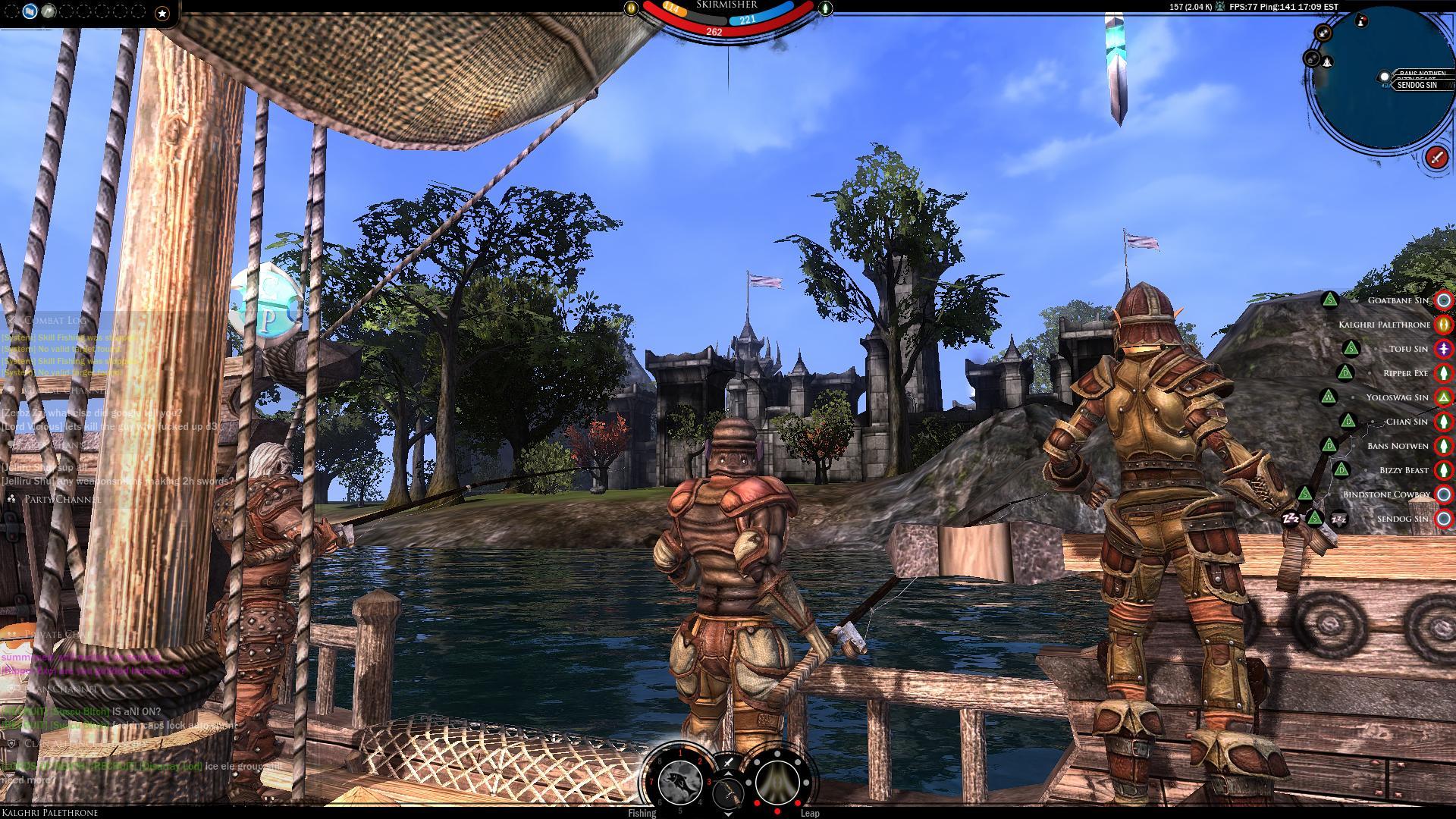Select Ripper Exe in party list
This screenshot has height=819, width=1456.
point(1405,373)
